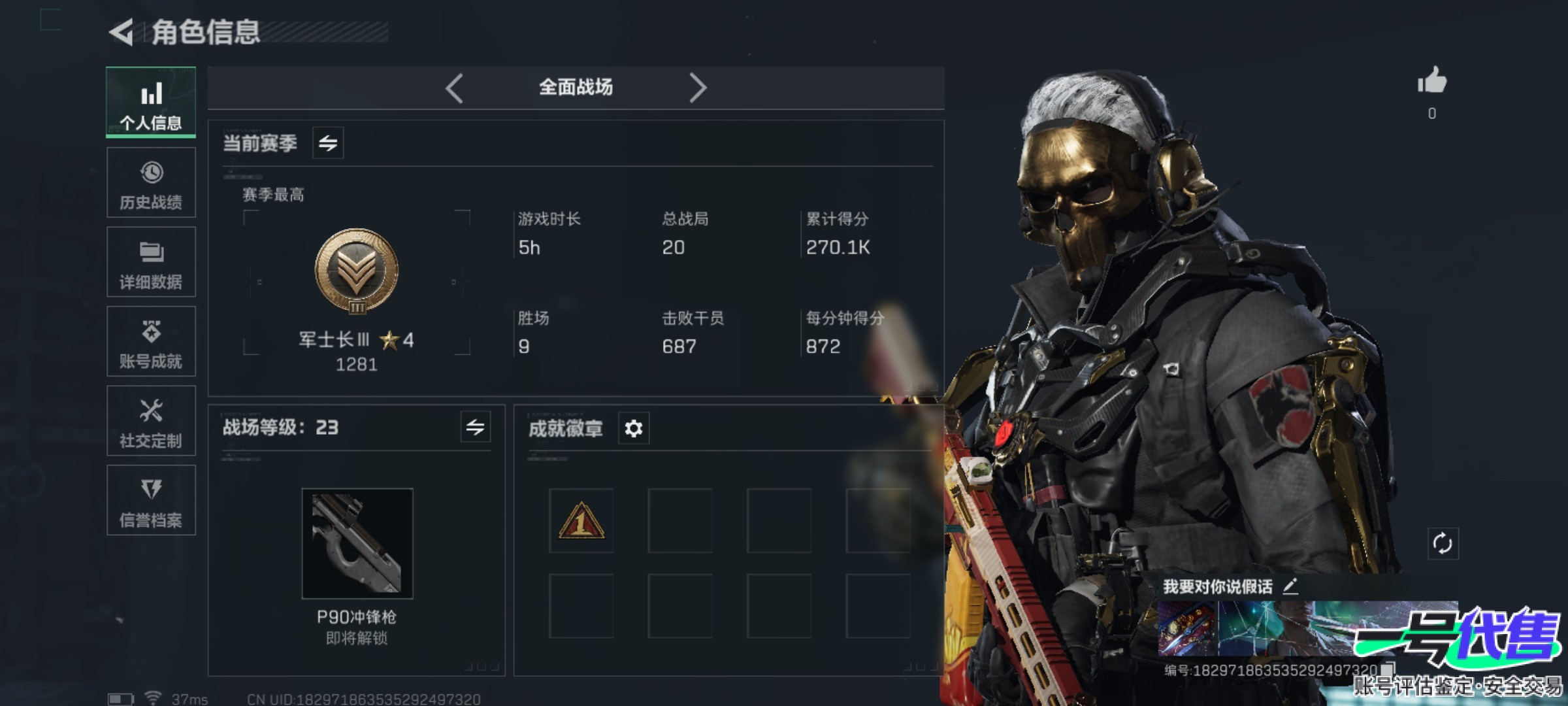Open the 账号成就 tab

(x=151, y=341)
